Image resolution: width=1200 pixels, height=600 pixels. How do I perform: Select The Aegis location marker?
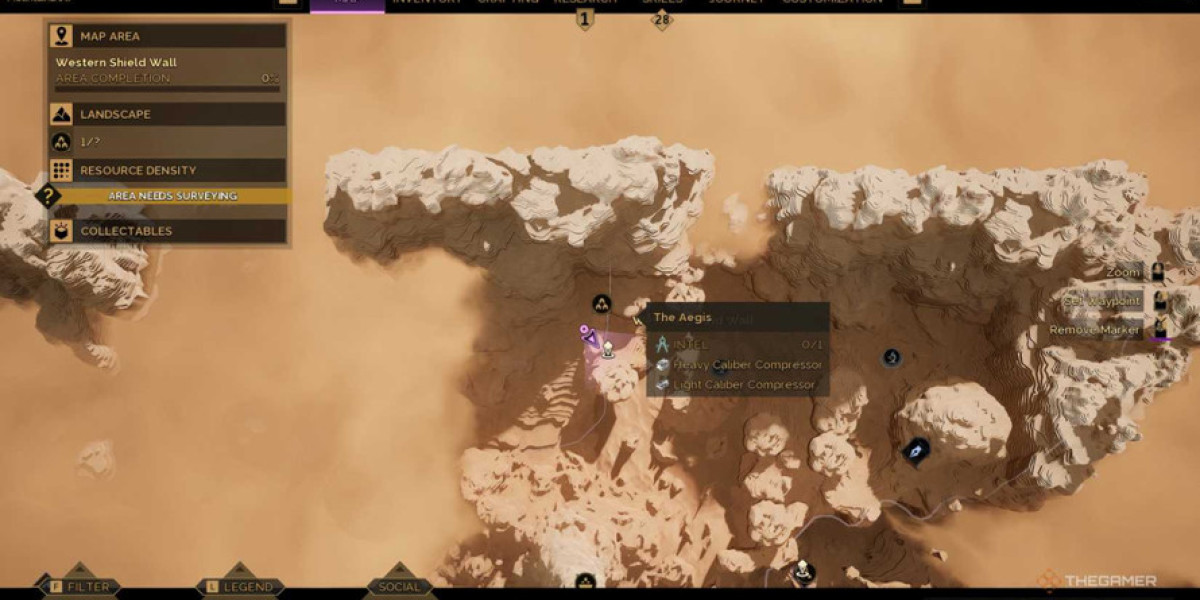click(x=607, y=350)
